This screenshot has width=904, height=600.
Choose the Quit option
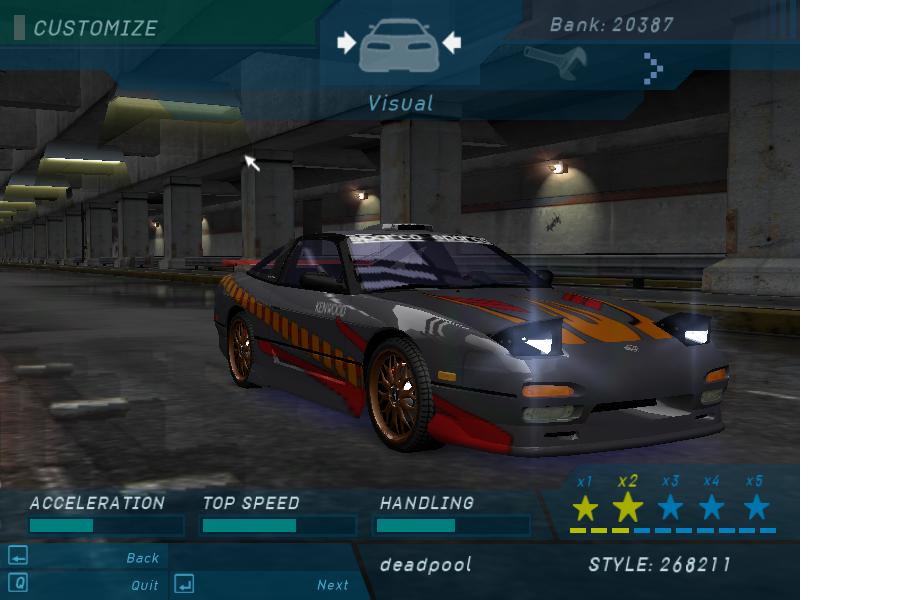(144, 585)
